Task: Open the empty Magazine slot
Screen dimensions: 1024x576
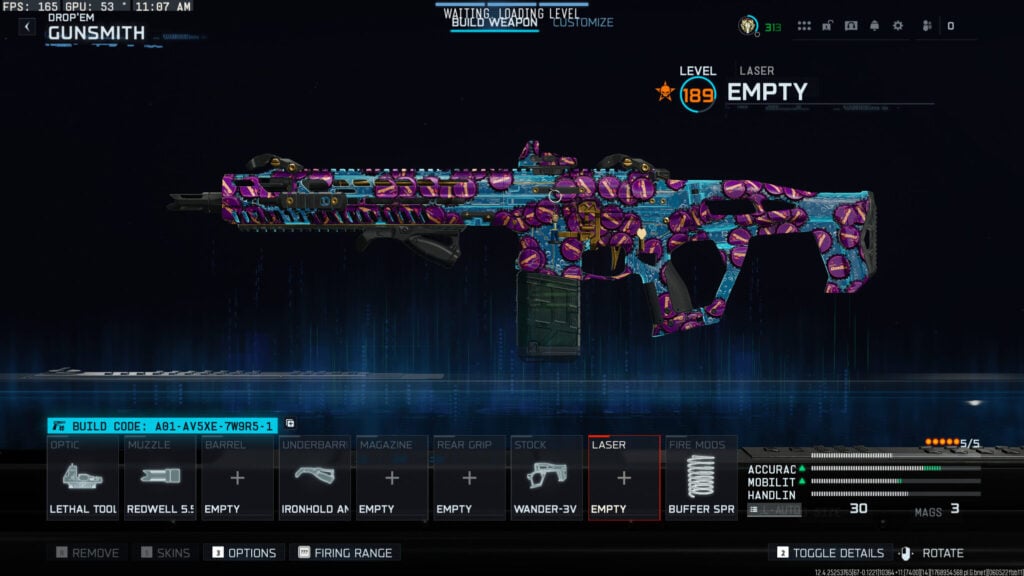Action: coord(391,477)
